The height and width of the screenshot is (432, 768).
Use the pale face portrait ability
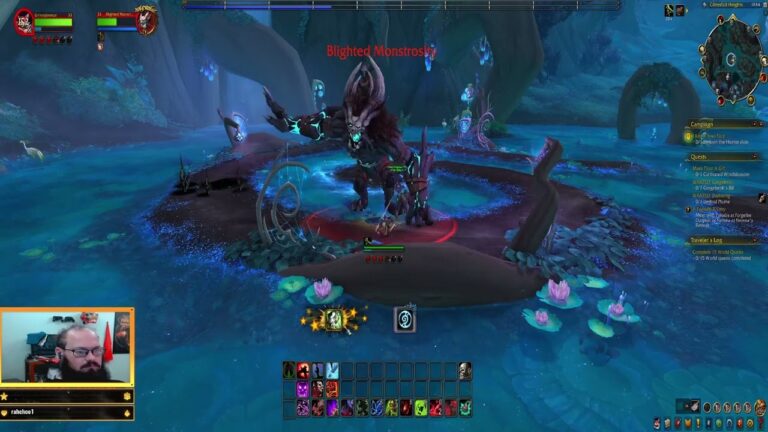pos(465,371)
